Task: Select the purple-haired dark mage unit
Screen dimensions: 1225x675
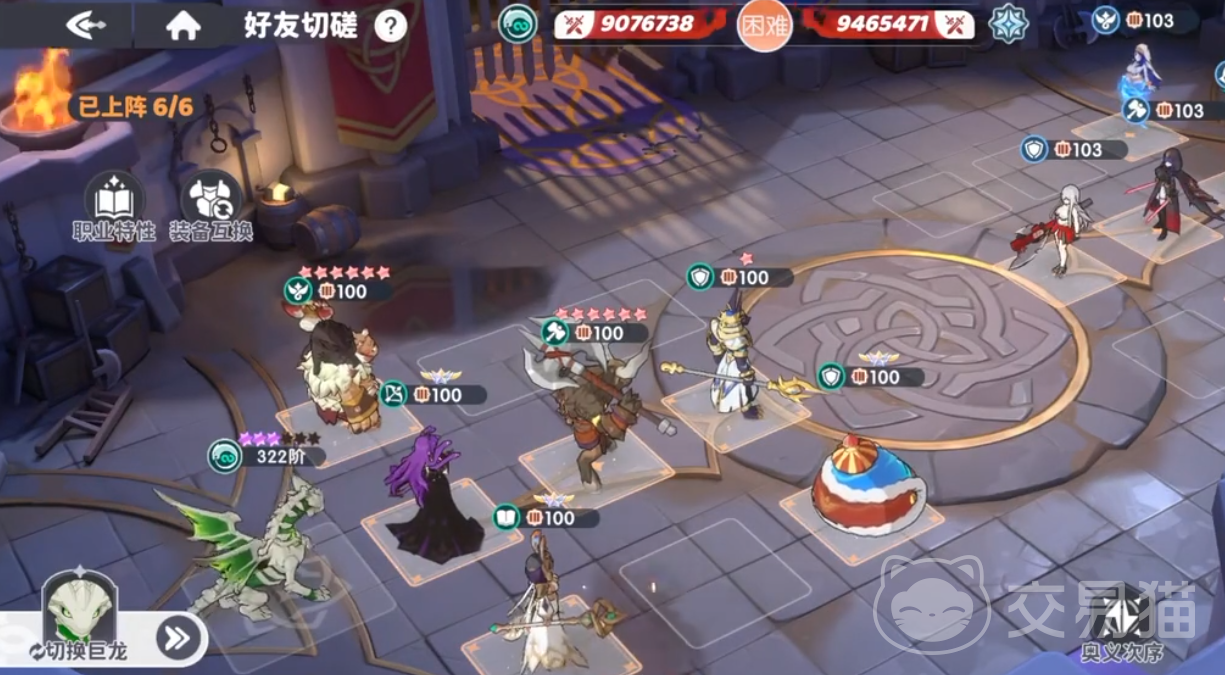Action: click(433, 495)
